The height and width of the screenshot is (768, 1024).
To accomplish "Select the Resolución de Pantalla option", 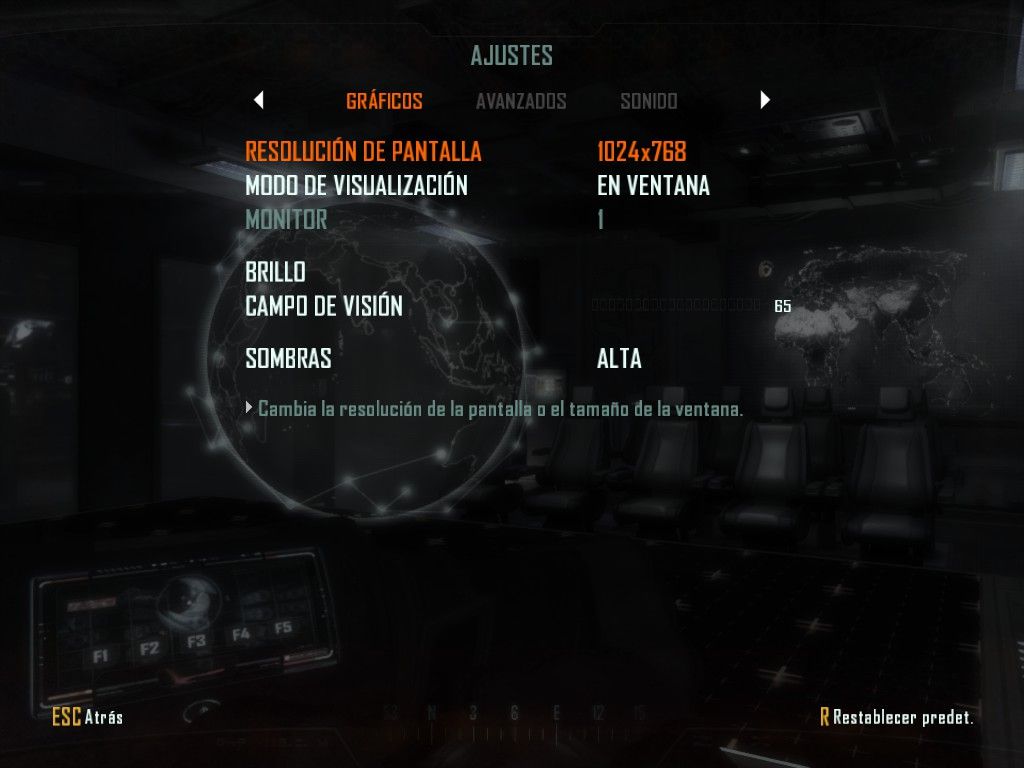I will coord(363,152).
